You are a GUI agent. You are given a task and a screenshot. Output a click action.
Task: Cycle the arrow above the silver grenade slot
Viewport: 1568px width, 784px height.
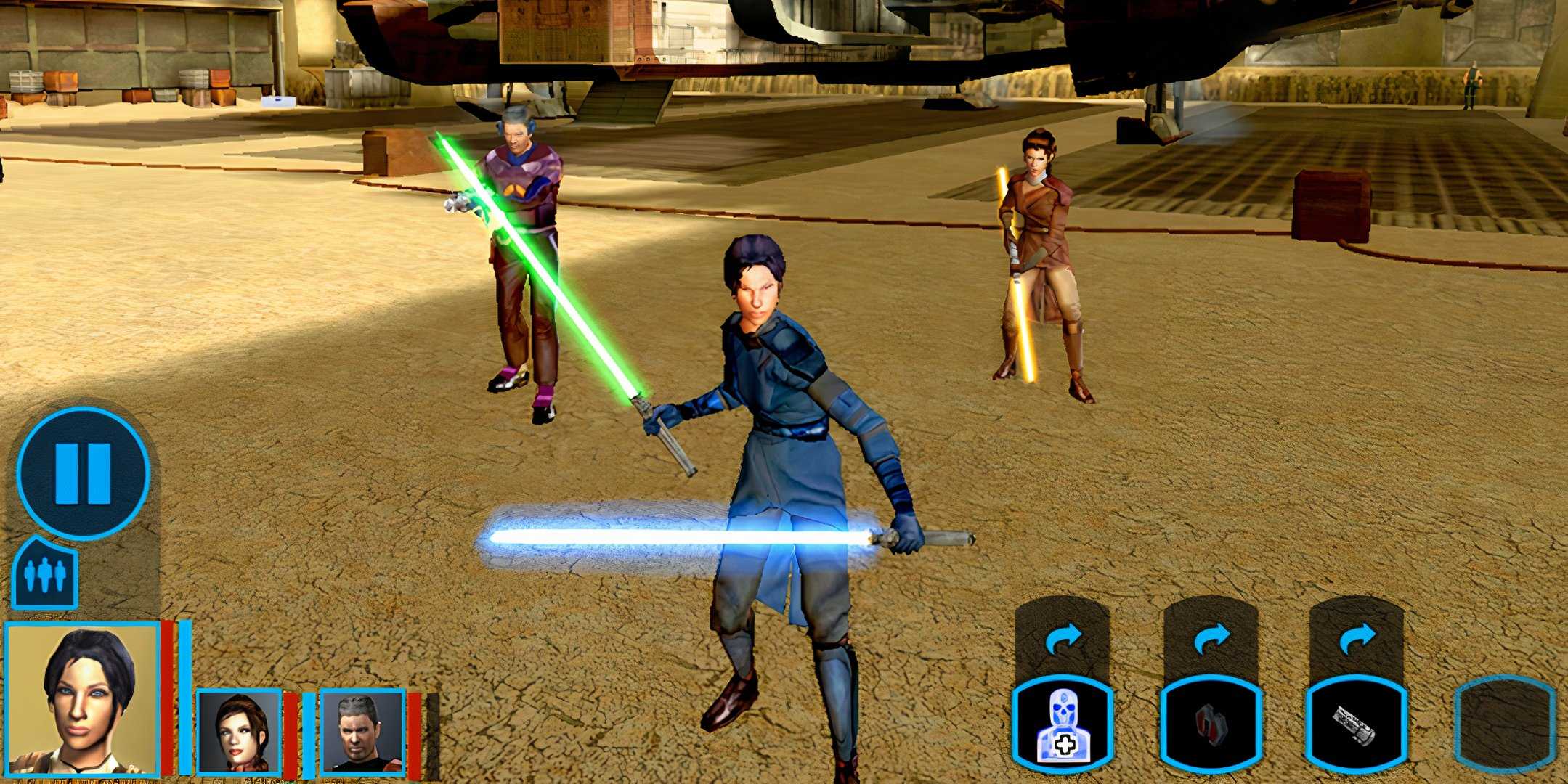coord(1357,640)
